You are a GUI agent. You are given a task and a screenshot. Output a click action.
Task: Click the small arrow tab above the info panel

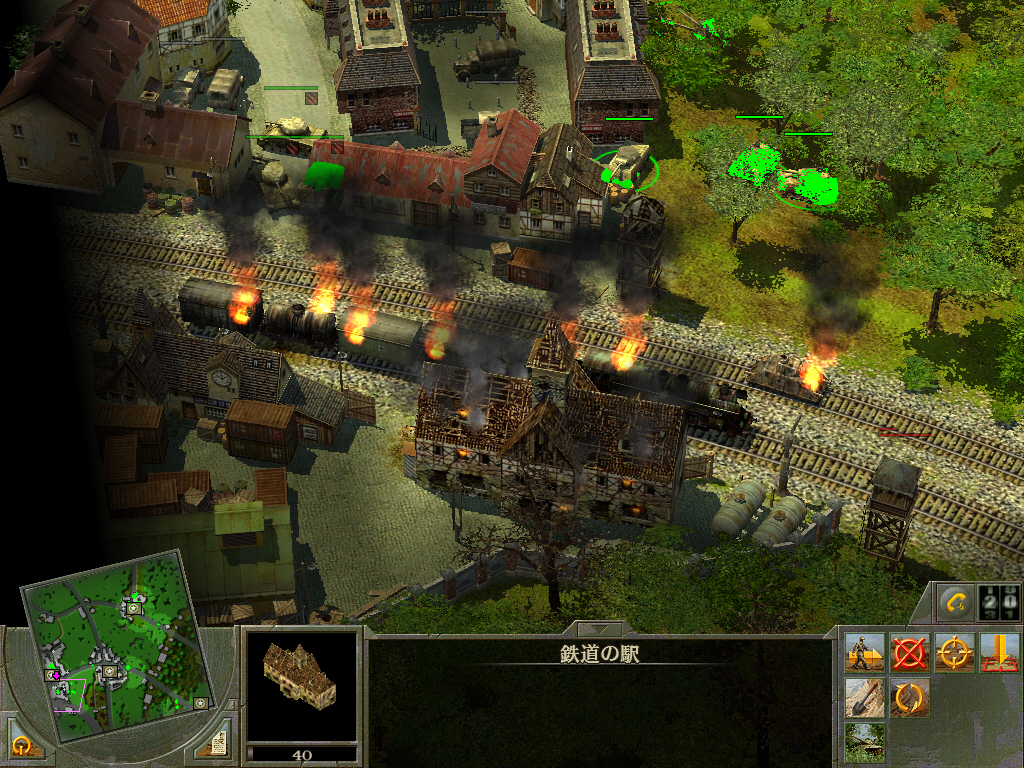coord(599,630)
